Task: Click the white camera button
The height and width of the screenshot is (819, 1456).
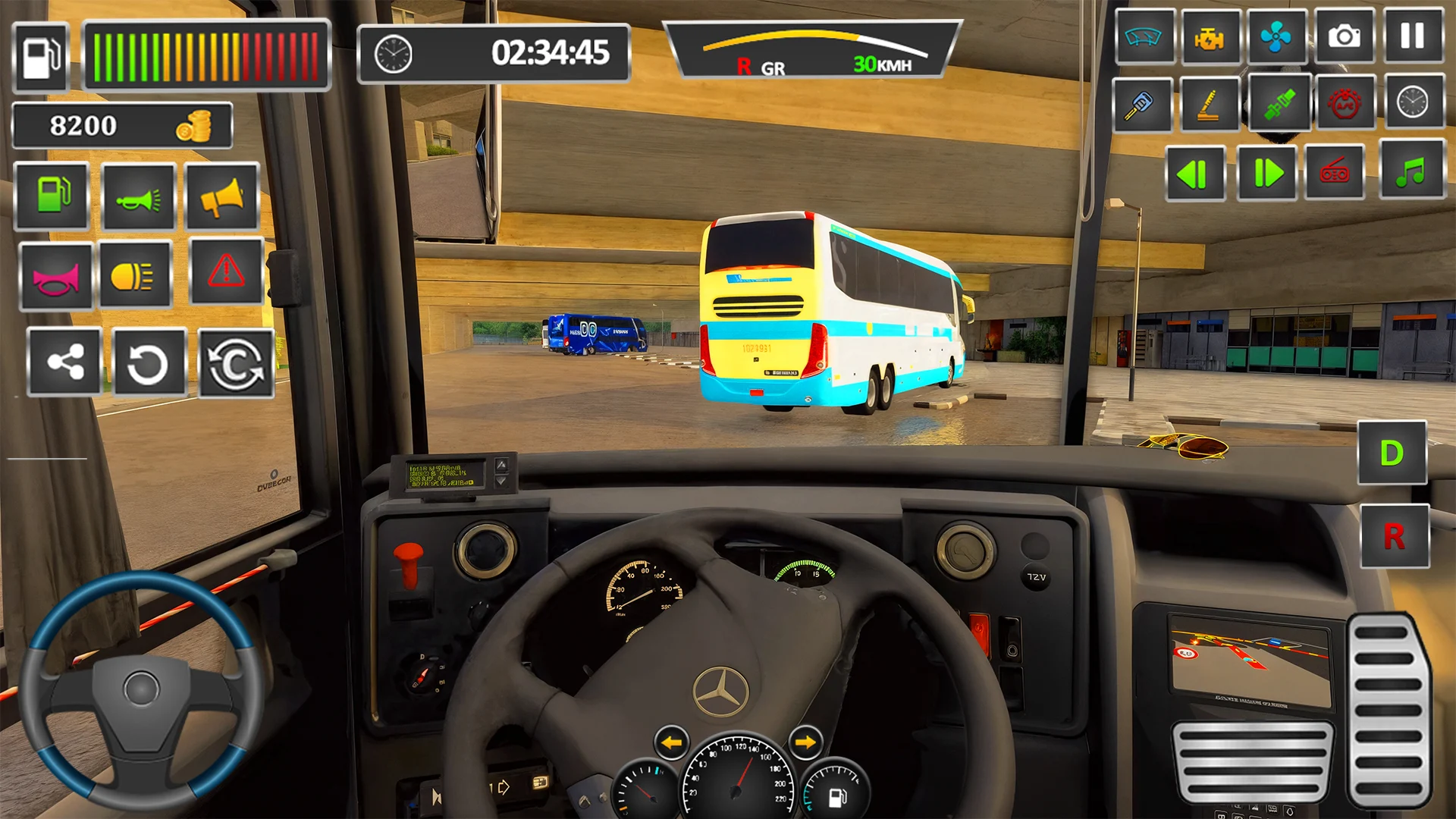Action: coord(1344,36)
